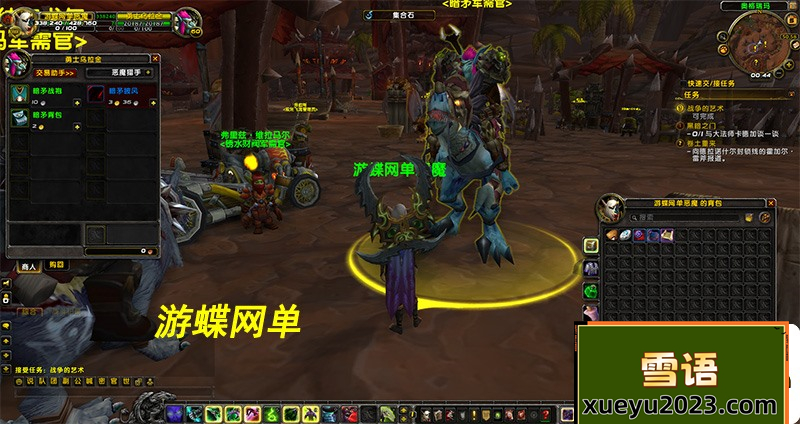The image size is (800, 424).
Task: Close the backpack window
Action: pos(773,203)
